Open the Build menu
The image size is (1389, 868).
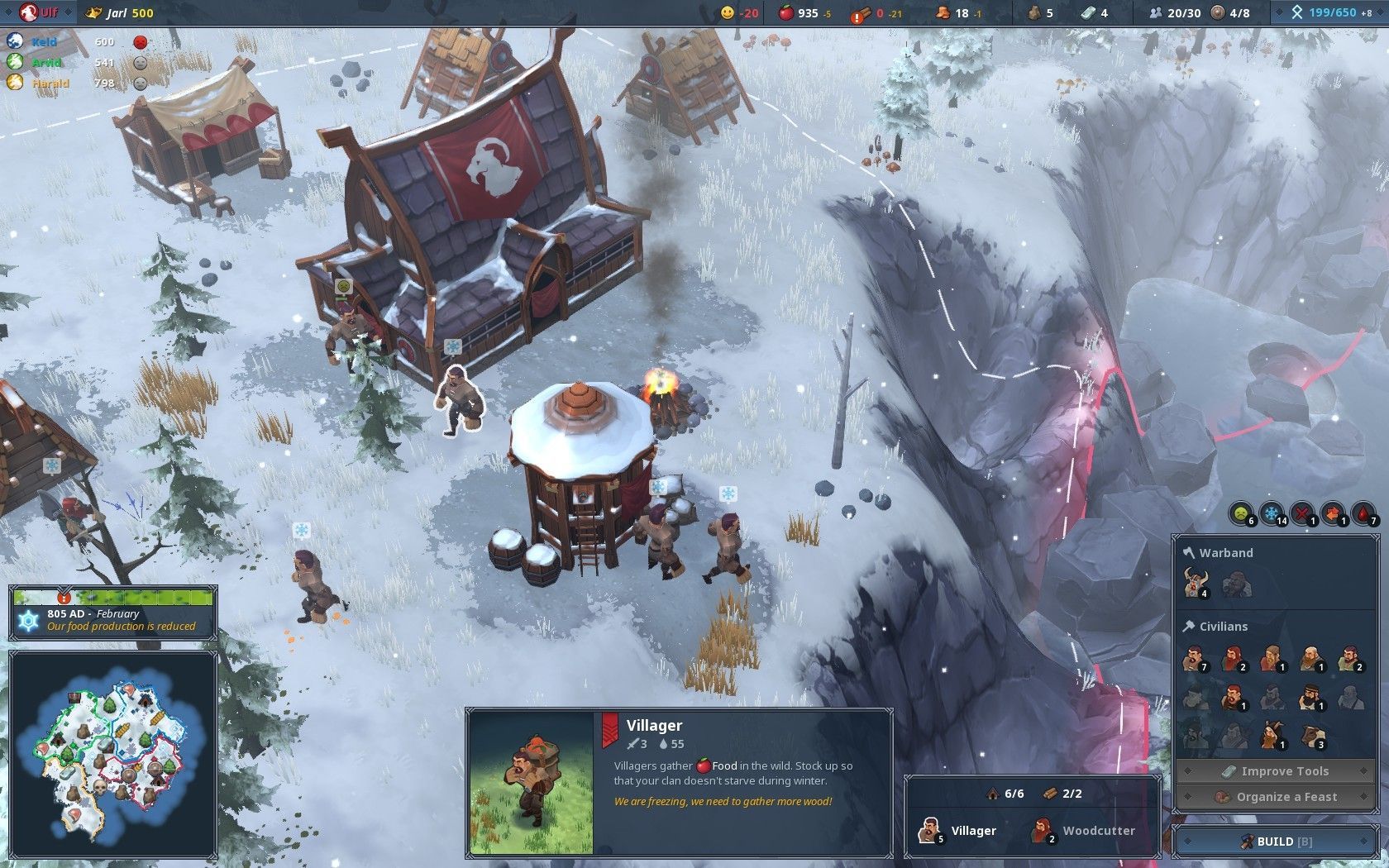tap(1274, 842)
